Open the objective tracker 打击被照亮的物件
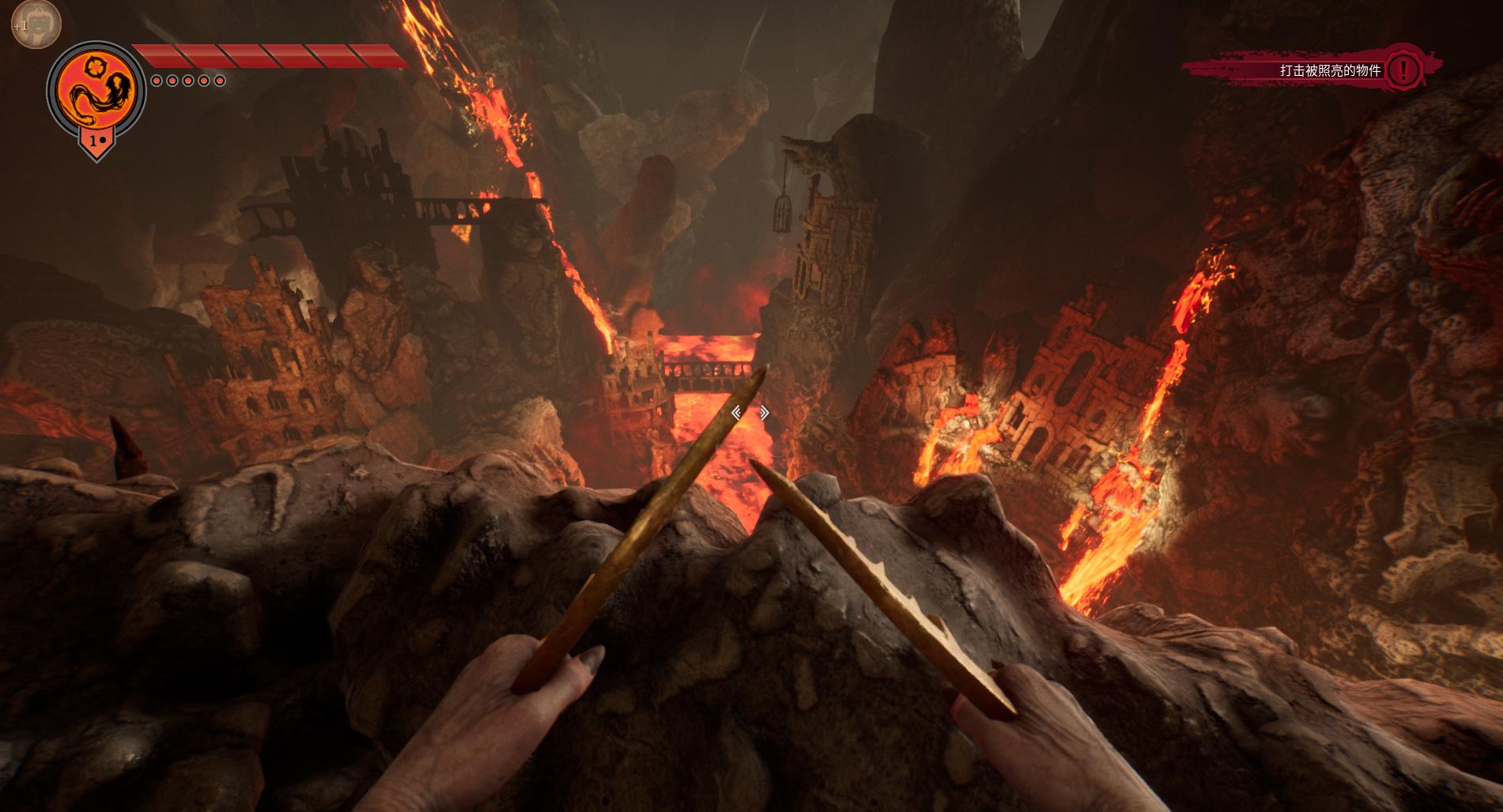Viewport: 1503px width, 812px height. pos(1329,71)
